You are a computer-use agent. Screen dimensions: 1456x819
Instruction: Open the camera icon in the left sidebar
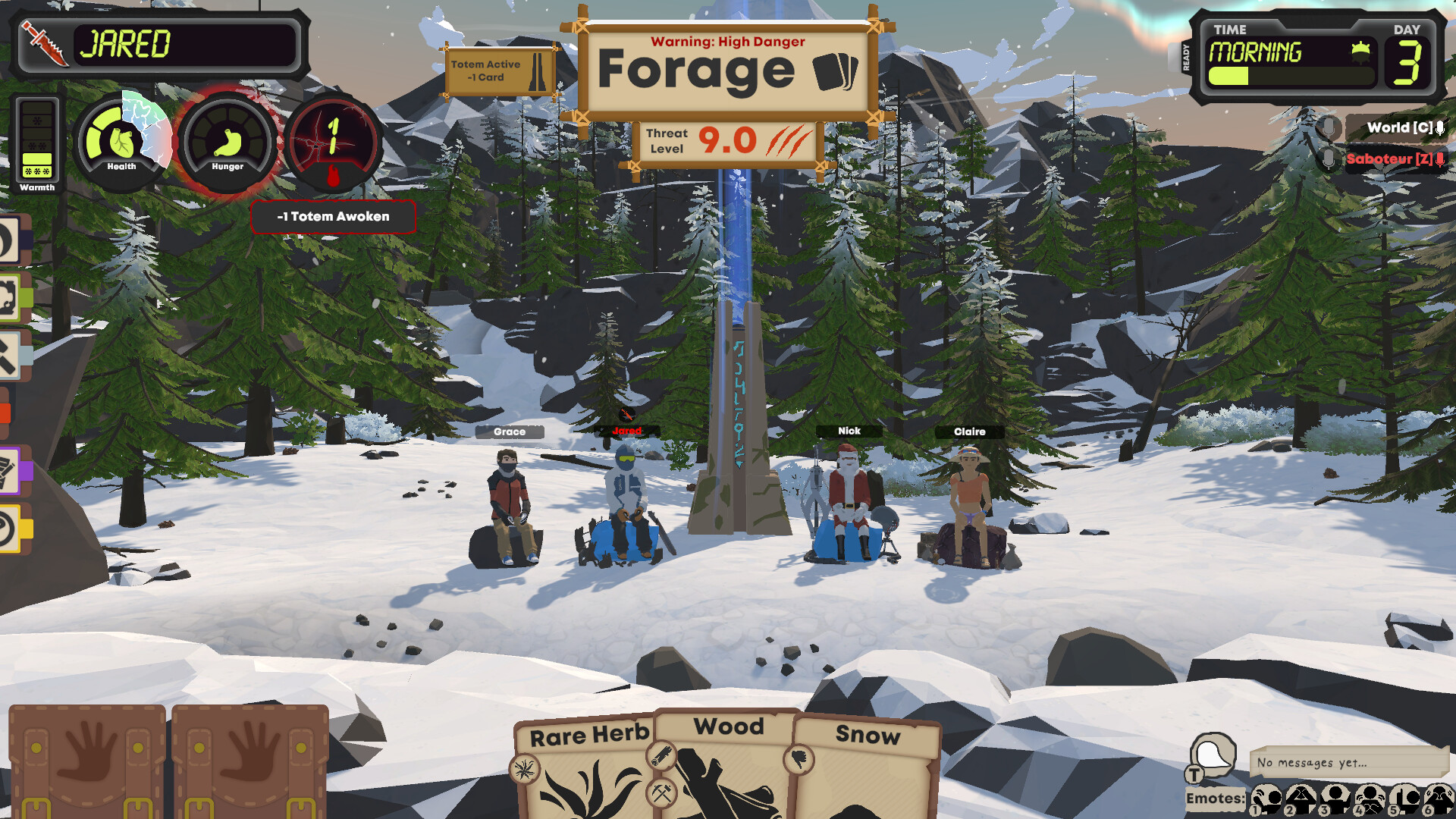tap(10, 294)
